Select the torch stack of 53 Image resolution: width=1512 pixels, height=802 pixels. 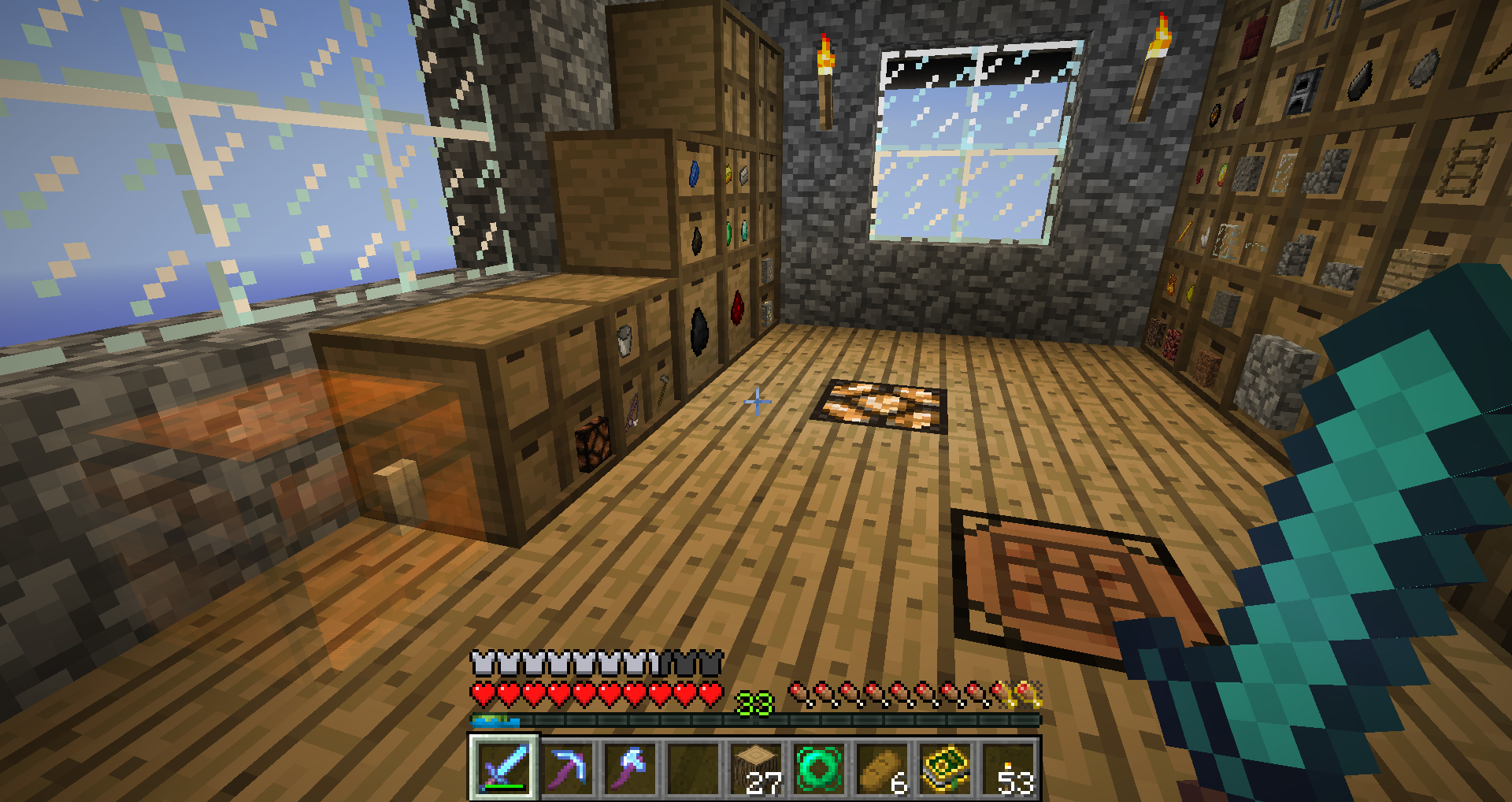click(x=1008, y=768)
